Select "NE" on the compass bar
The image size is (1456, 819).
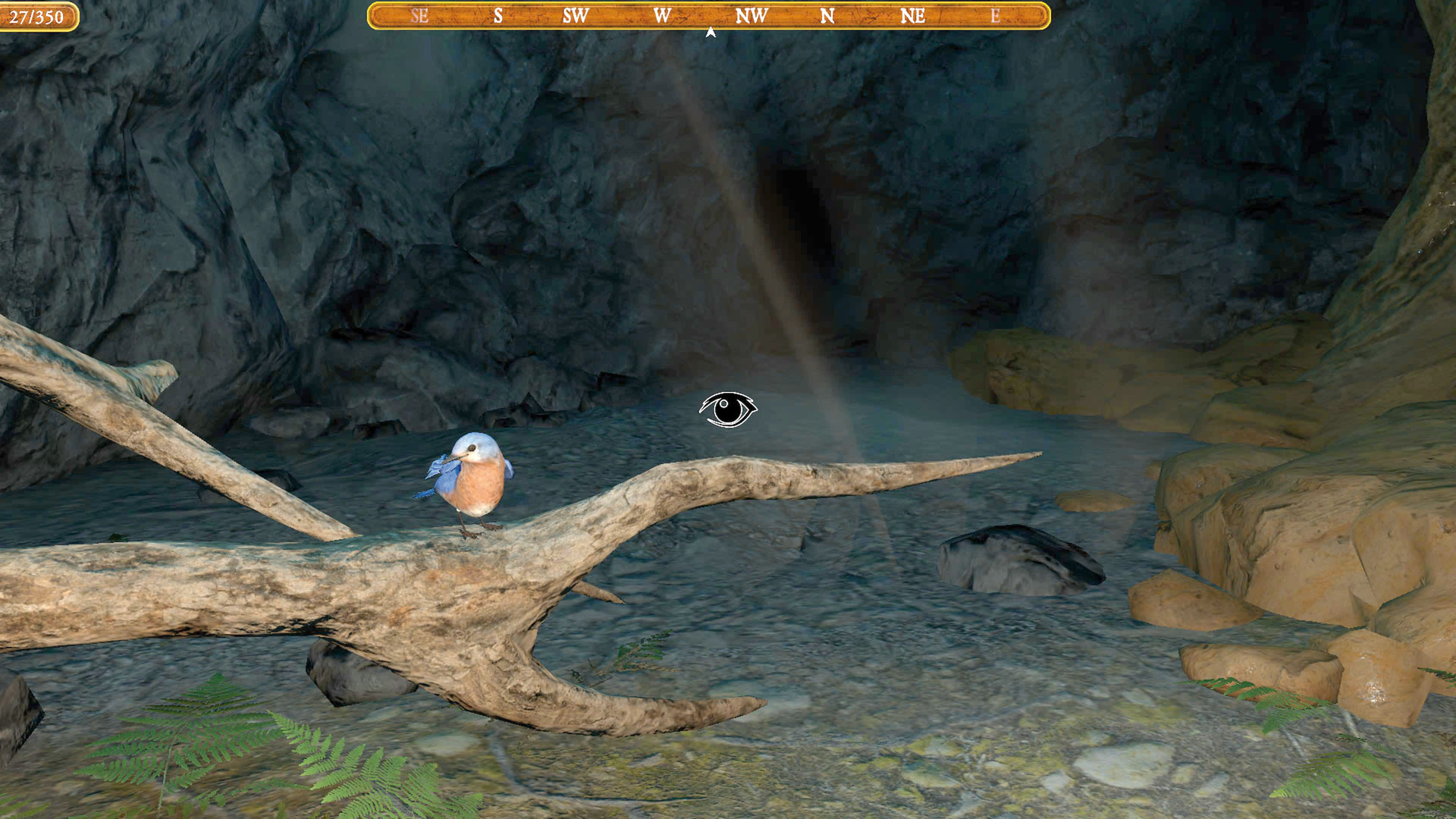[x=913, y=15]
